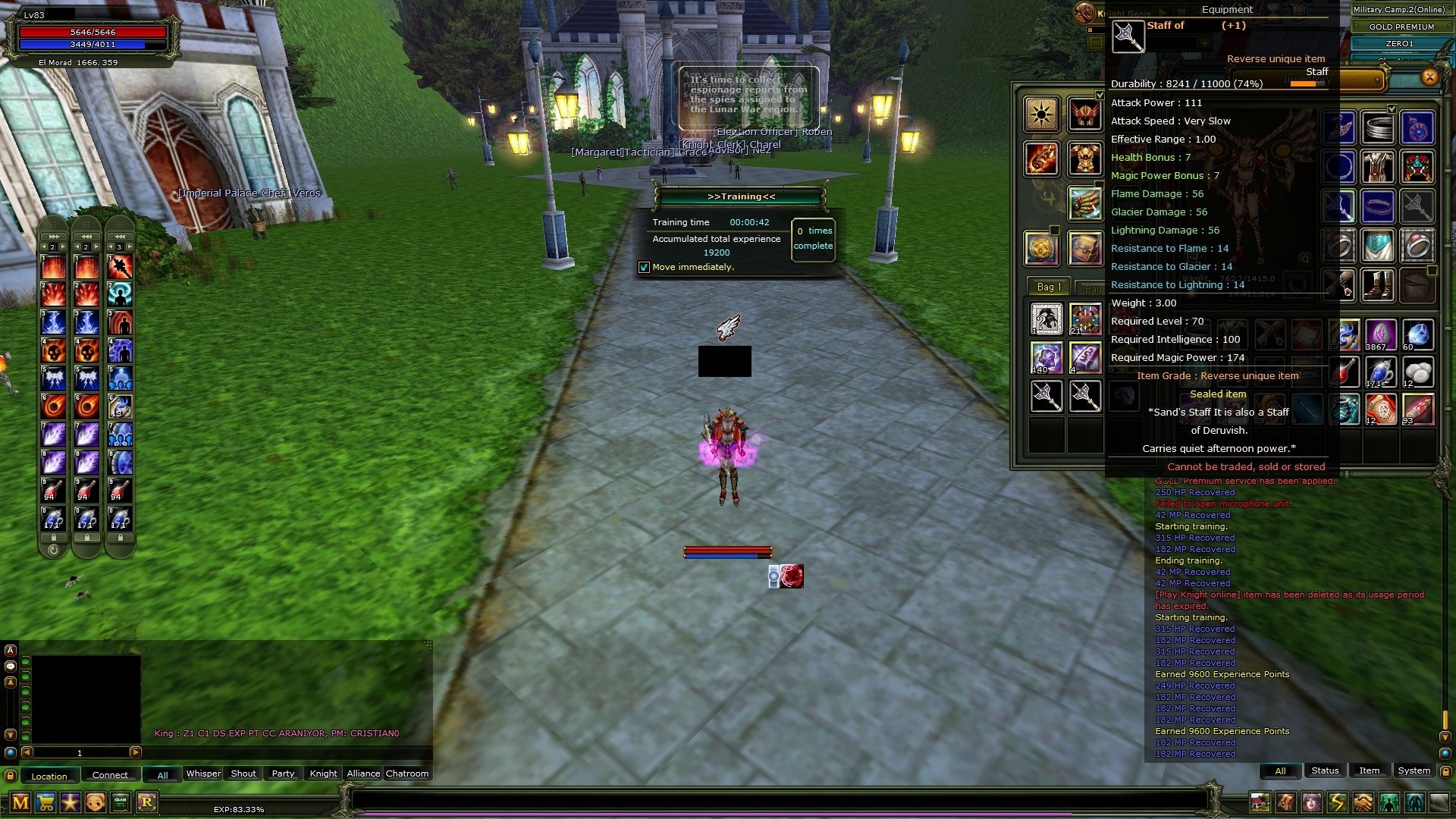1456x819 pixels.
Task: Open the merchant "M" icon
Action: point(20,802)
